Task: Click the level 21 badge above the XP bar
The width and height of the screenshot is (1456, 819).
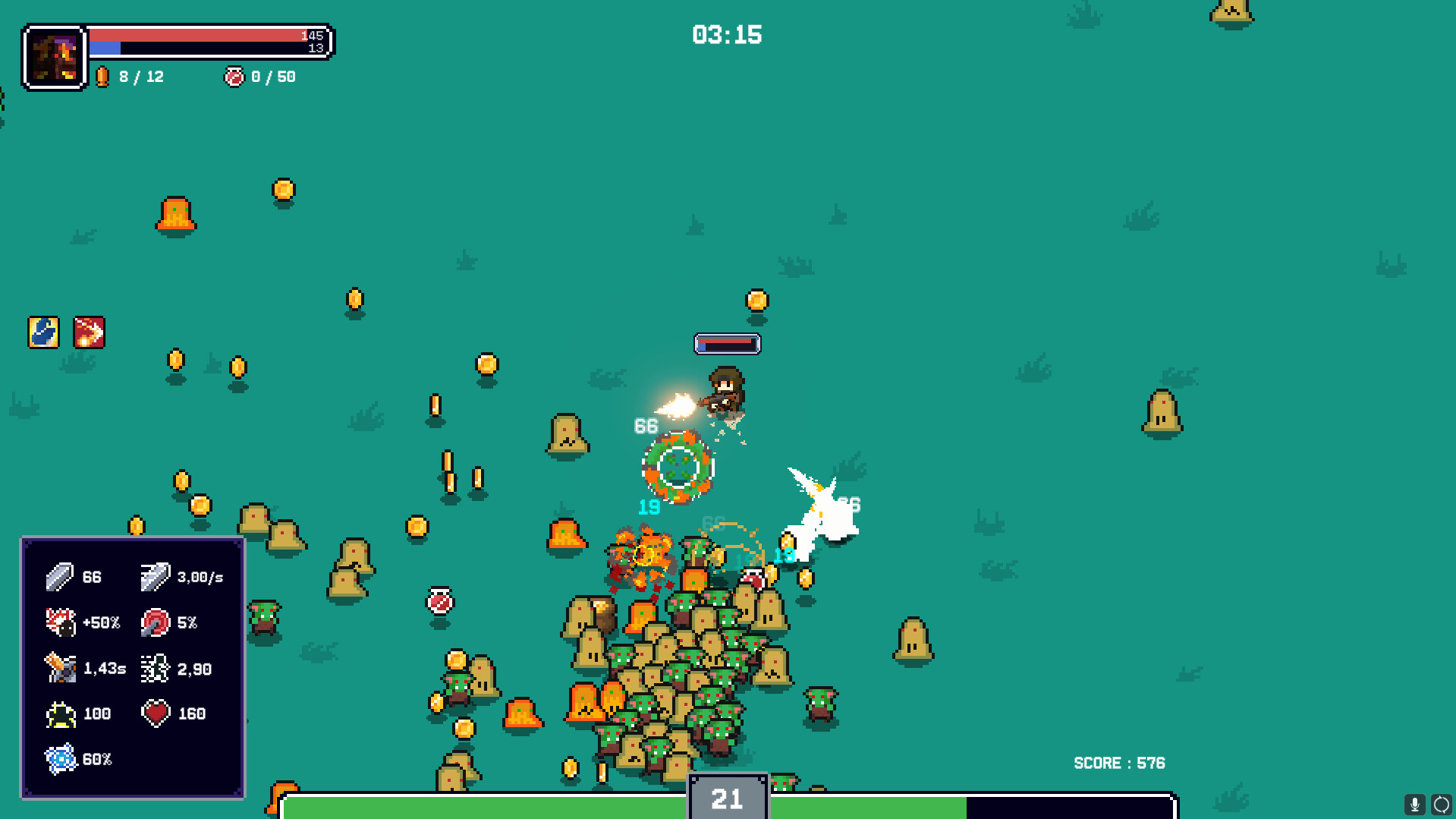Action: pyautogui.click(x=727, y=798)
